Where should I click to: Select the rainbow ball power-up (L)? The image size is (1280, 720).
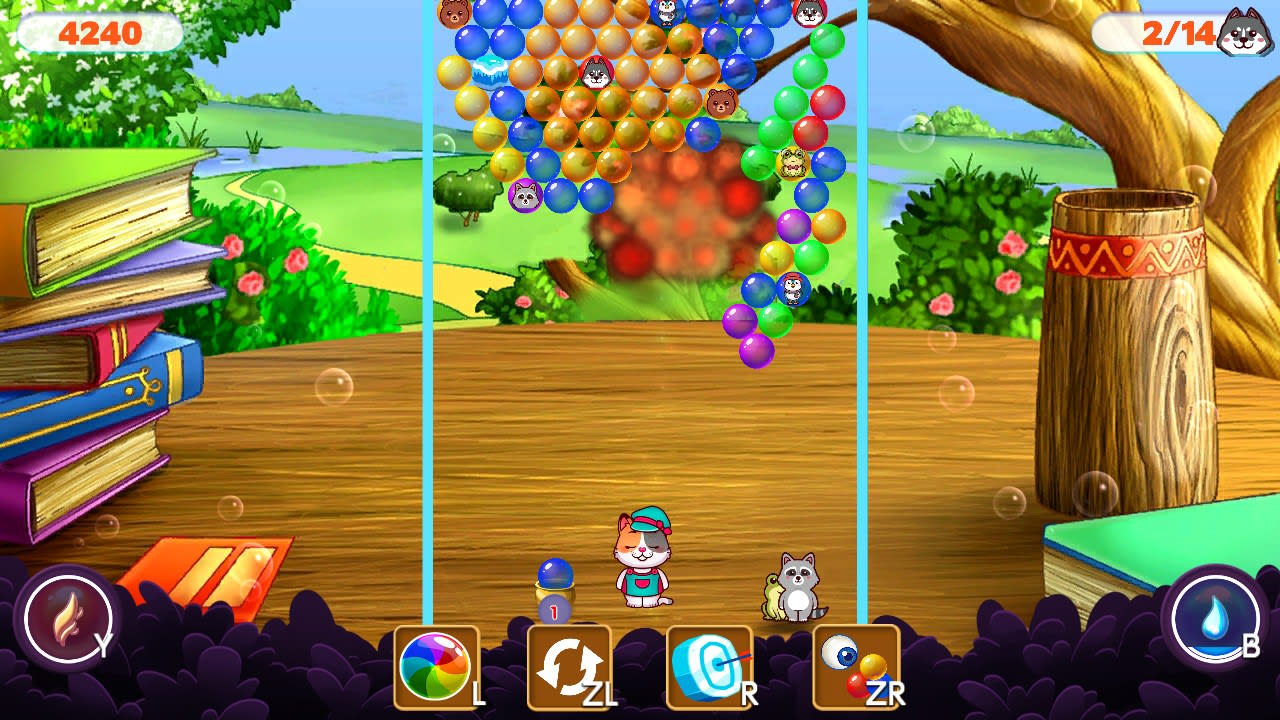437,668
